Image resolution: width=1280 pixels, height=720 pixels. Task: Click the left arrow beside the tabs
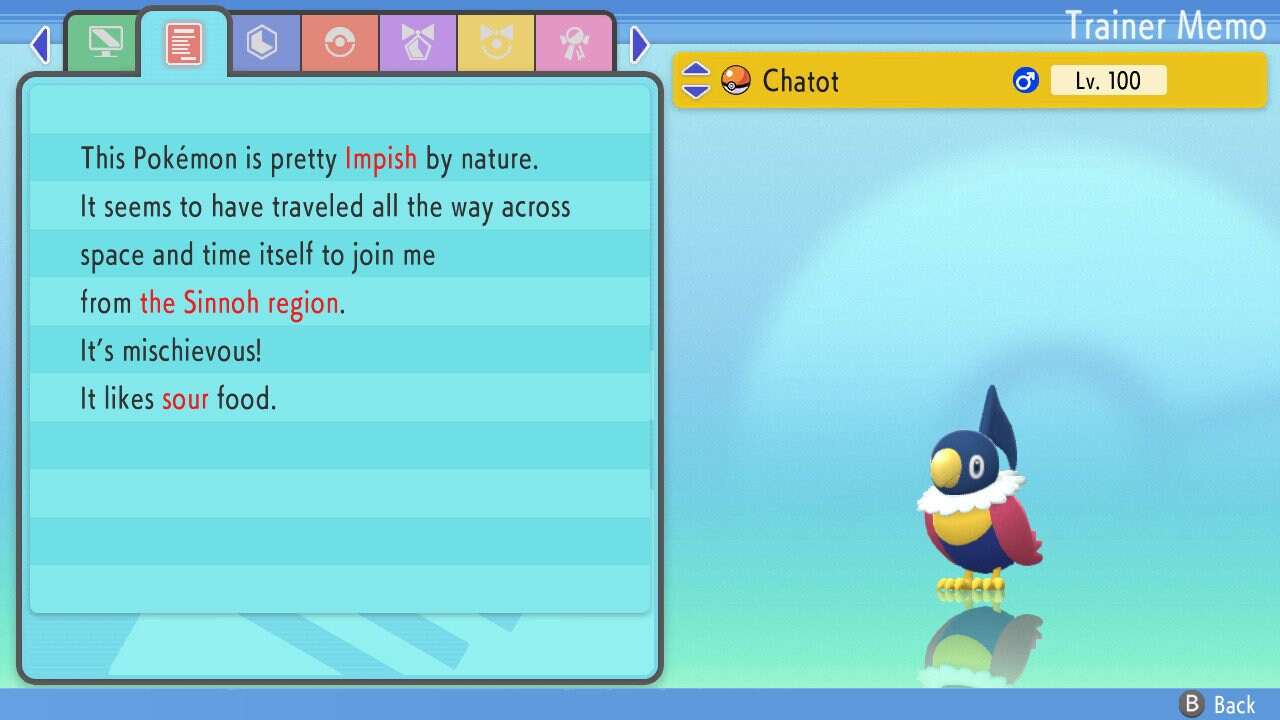(40, 44)
